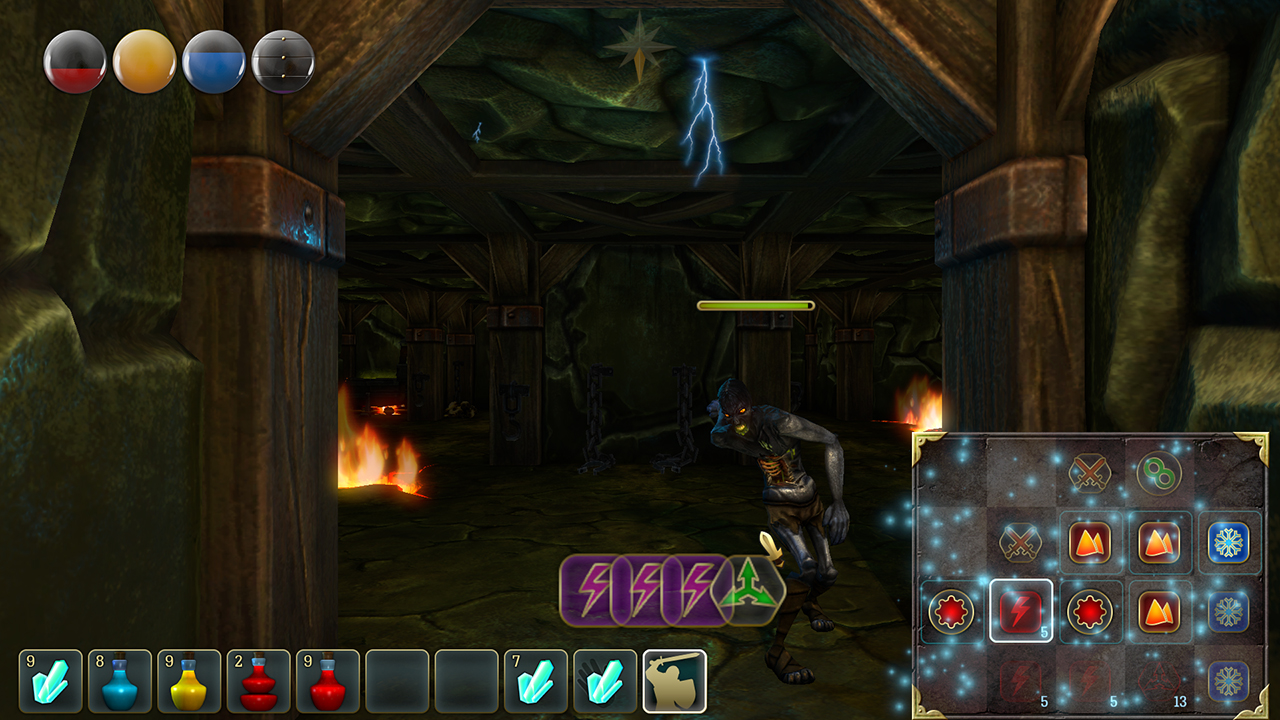This screenshot has width=1280, height=720.
Task: Select the crystal slot with count 7
Action: pos(535,681)
